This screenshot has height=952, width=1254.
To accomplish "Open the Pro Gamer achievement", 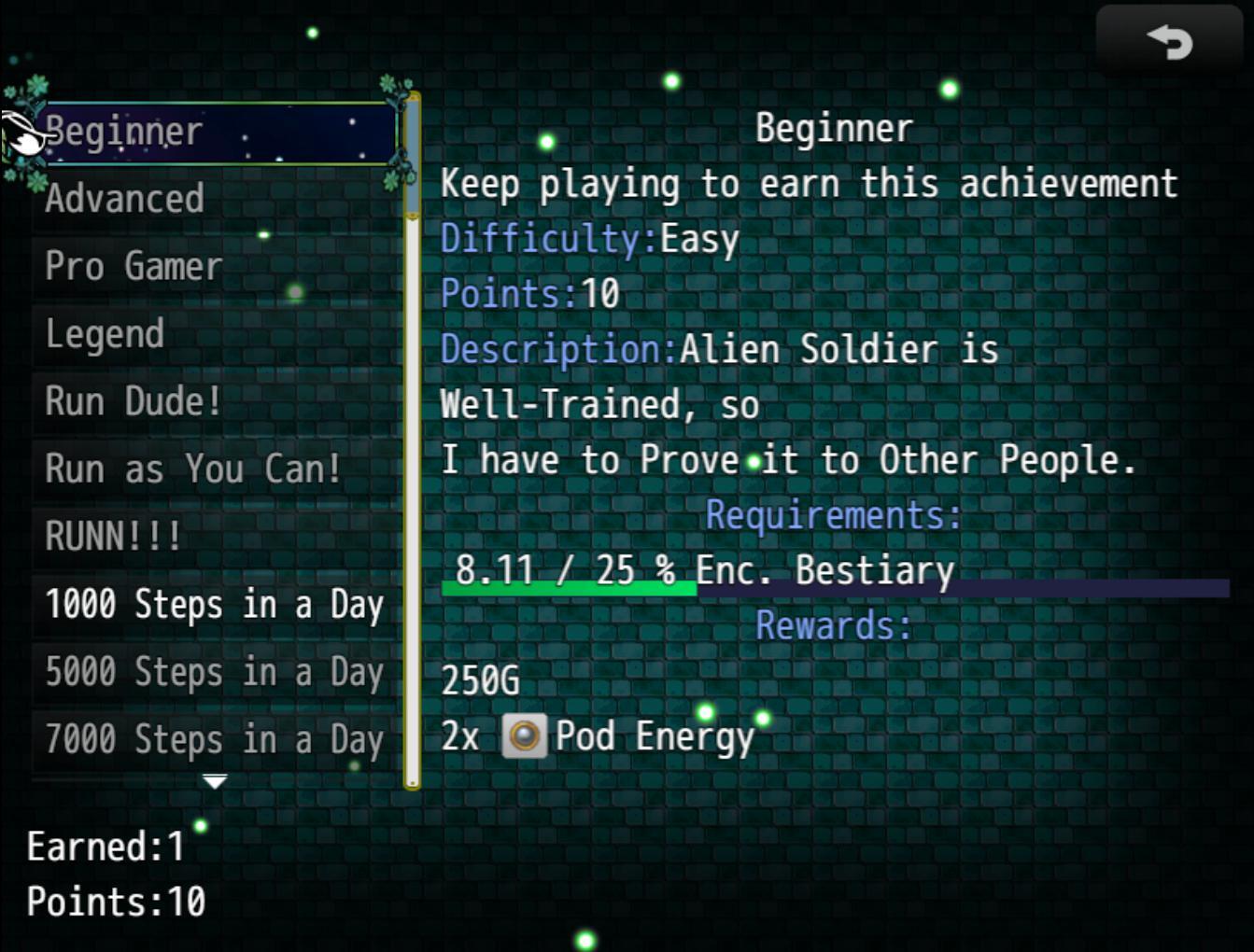I will click(x=217, y=267).
